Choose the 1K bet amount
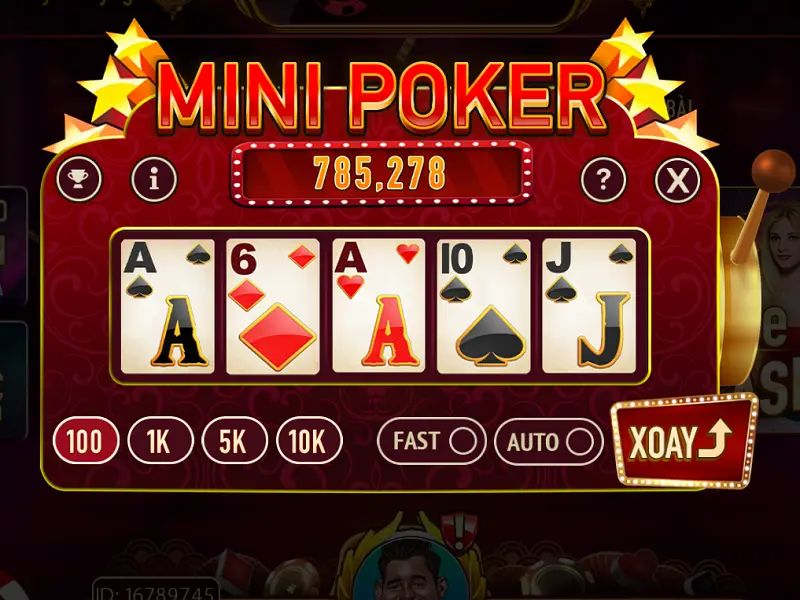This screenshot has height=600, width=800. tap(160, 441)
